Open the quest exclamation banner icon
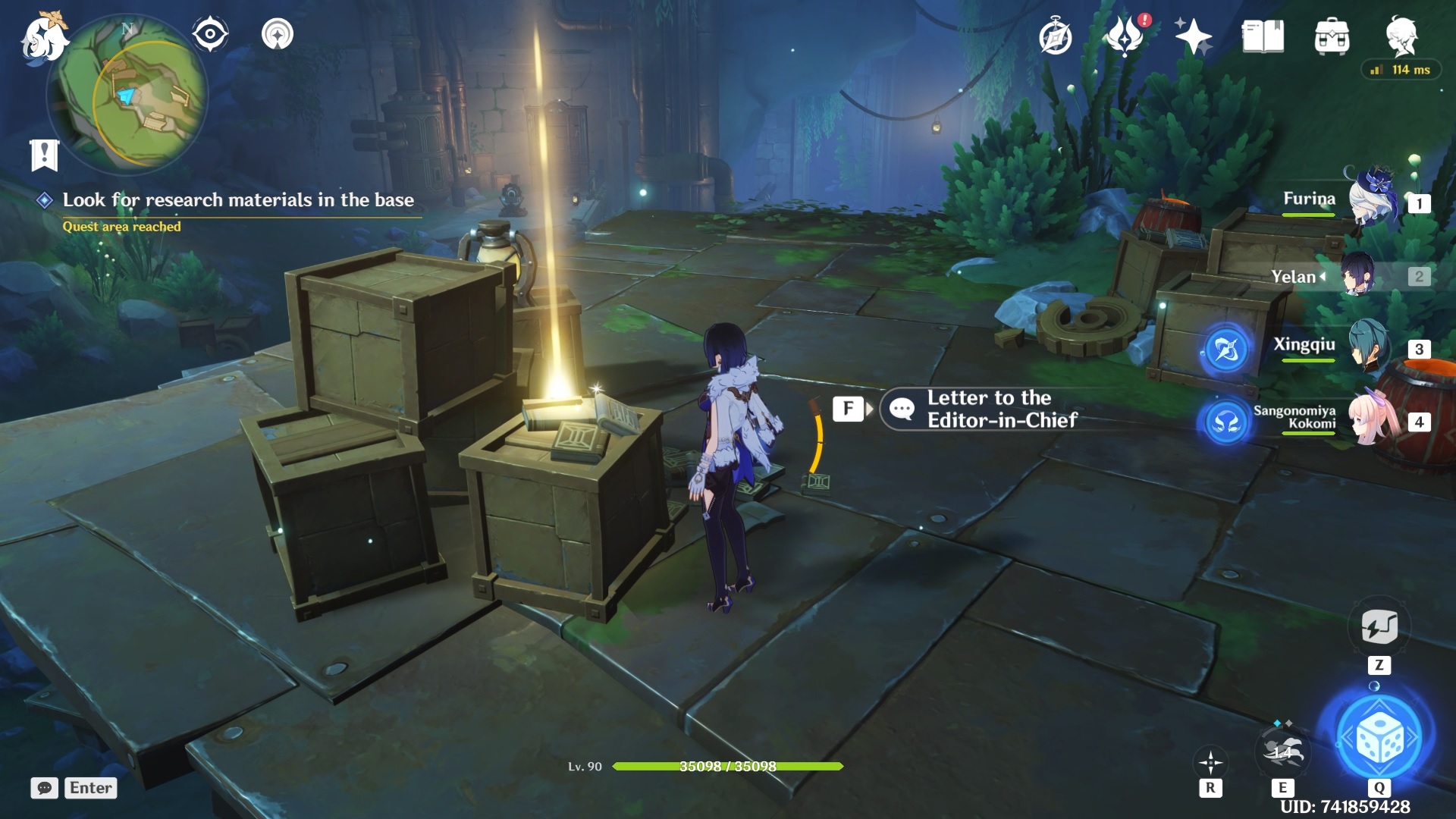 pyautogui.click(x=44, y=153)
